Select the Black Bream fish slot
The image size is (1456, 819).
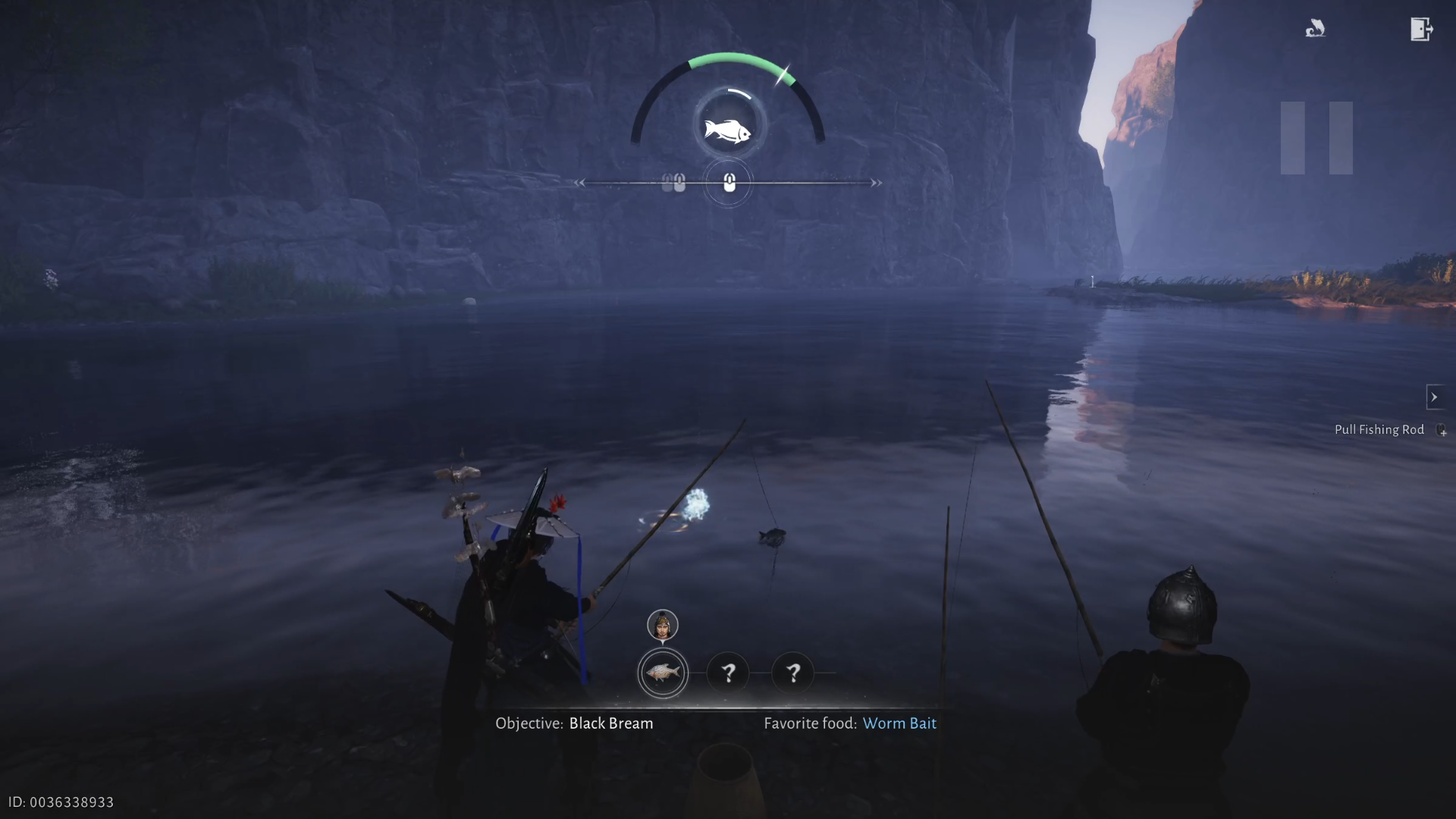(663, 673)
